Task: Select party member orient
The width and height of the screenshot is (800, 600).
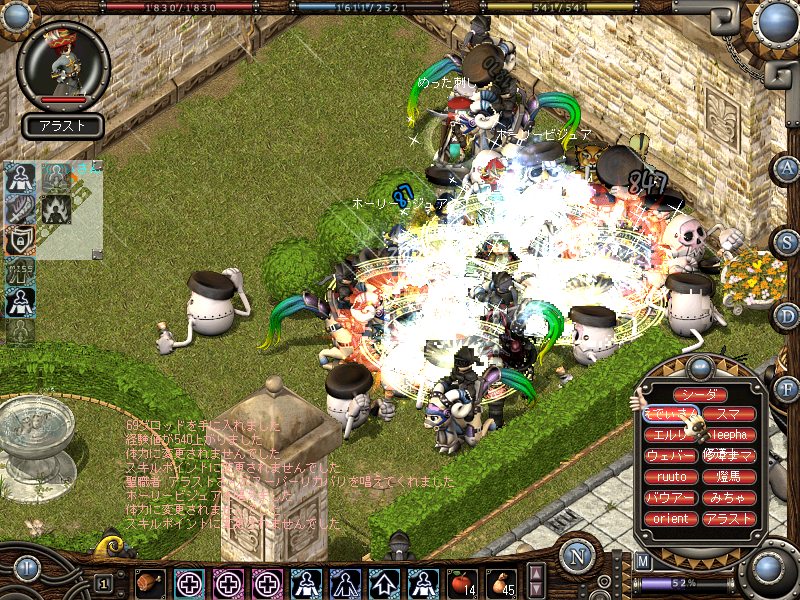Action: tap(671, 519)
